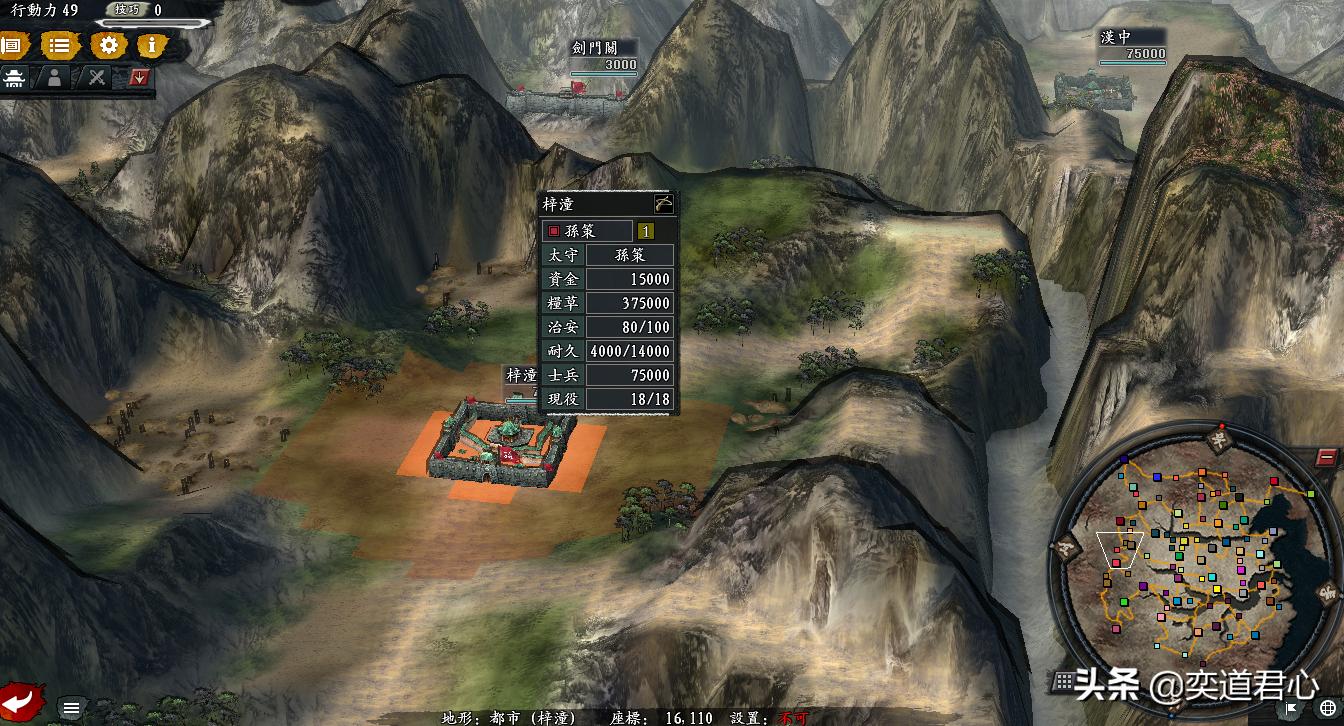The width and height of the screenshot is (1344, 726).
Task: Click the red return arrow icon at bottom-left
Action: [x=20, y=704]
